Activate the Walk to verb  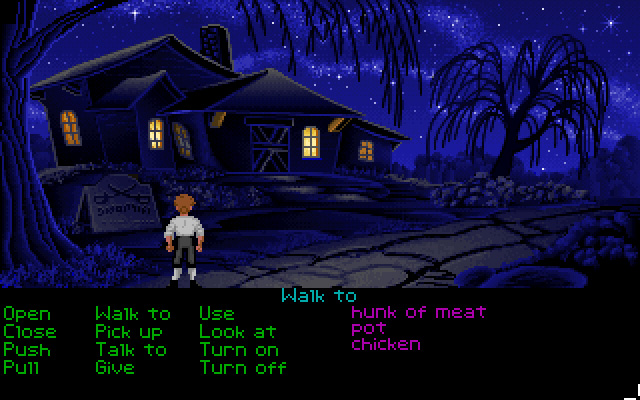pos(133,314)
